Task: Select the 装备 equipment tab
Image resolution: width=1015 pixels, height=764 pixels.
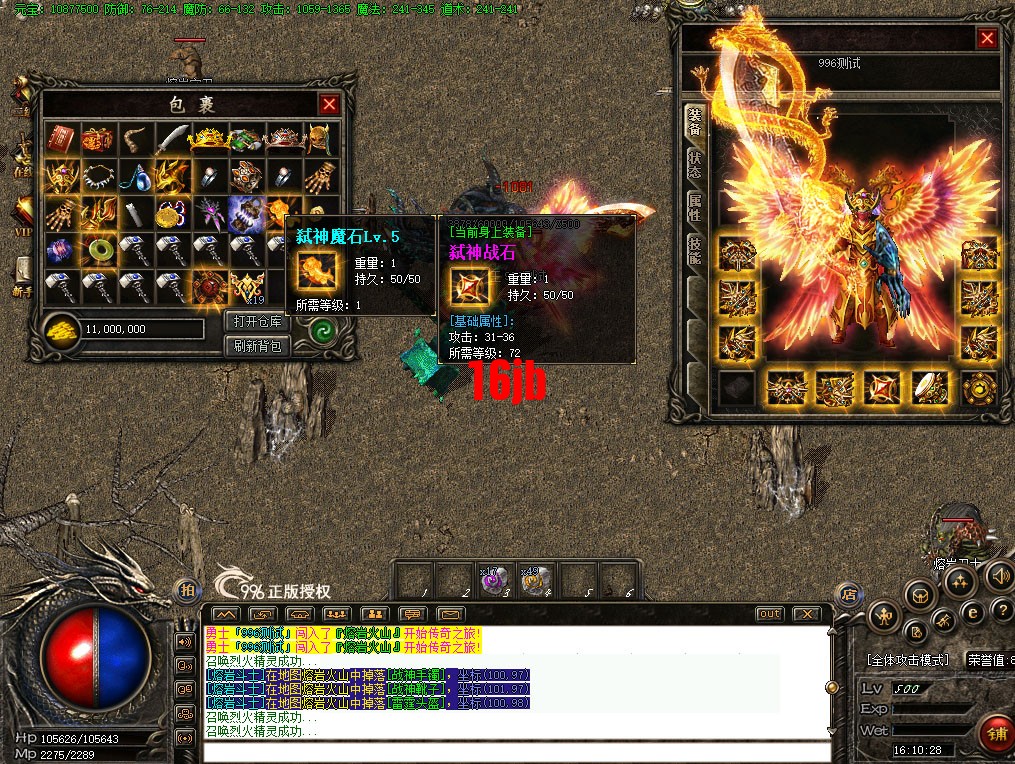Action: (694, 122)
